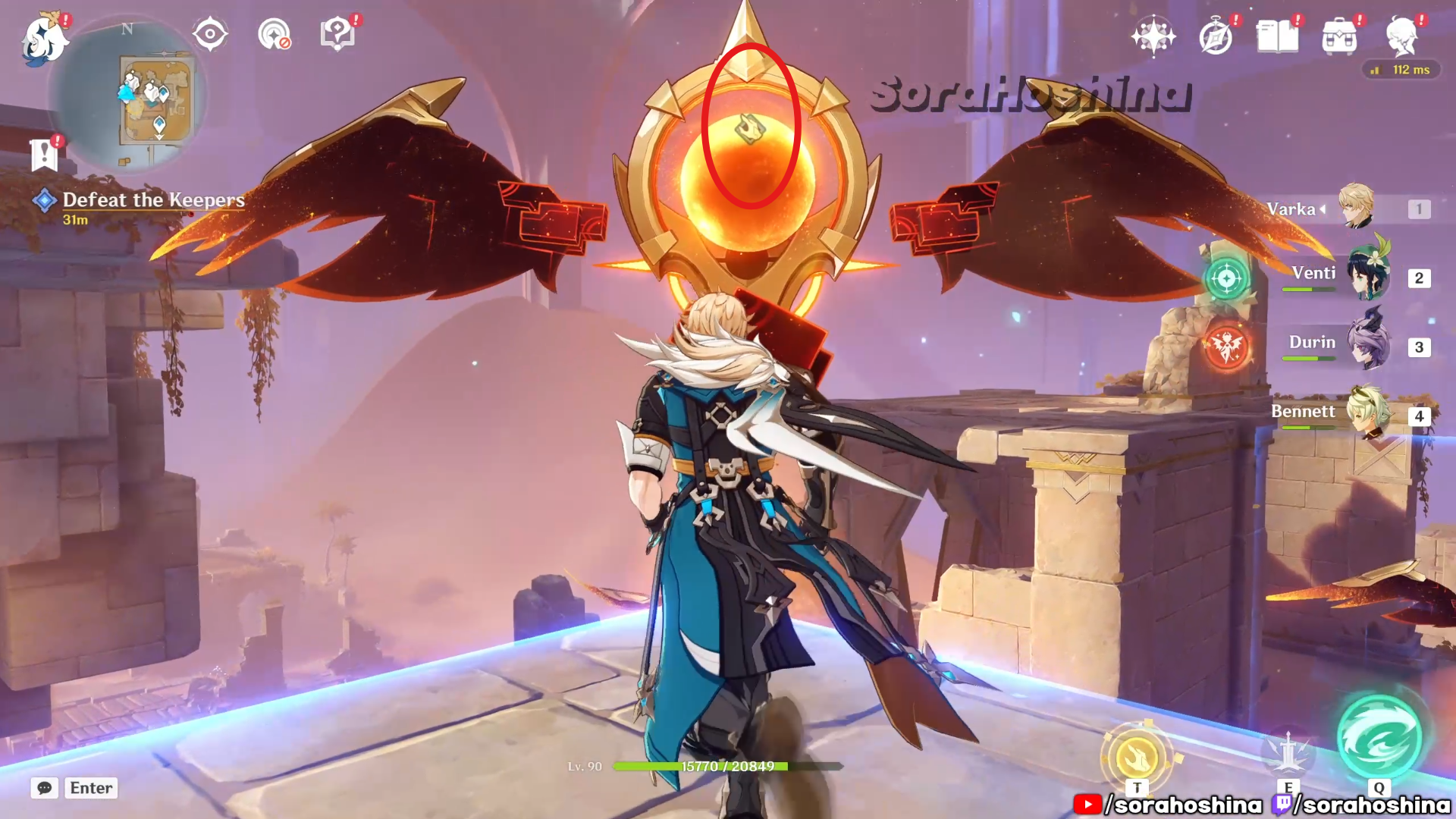Open the Wish star icon

(1153, 36)
